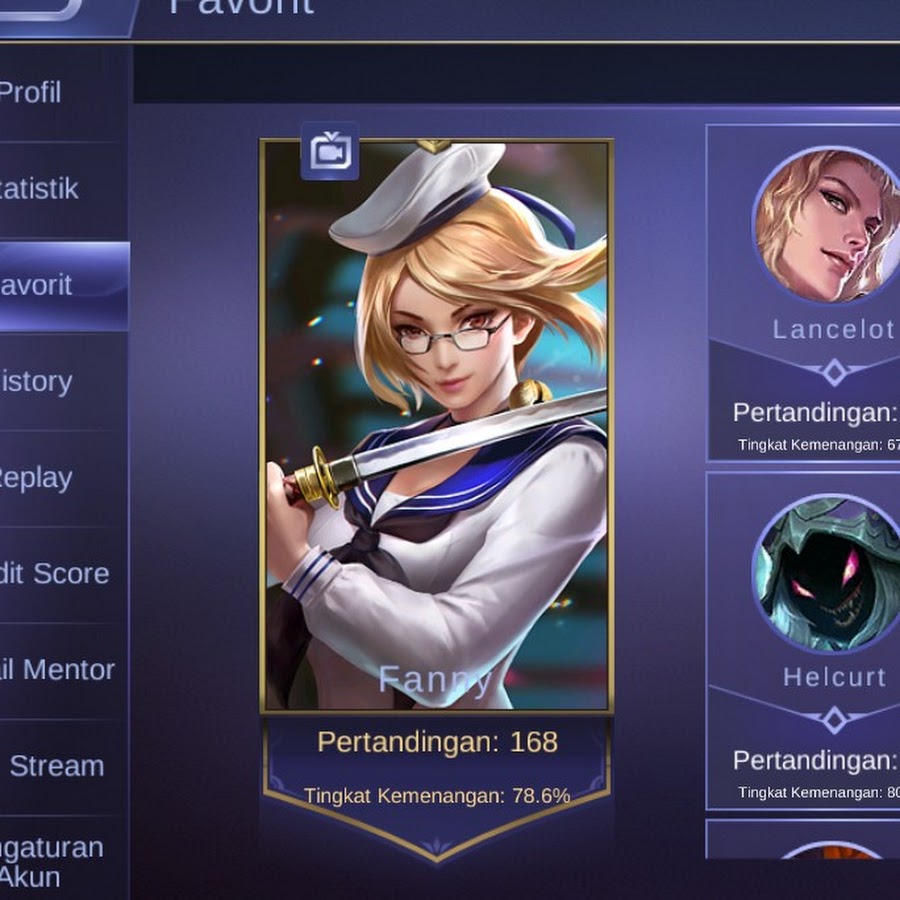Open the Mentor tab

(x=58, y=670)
